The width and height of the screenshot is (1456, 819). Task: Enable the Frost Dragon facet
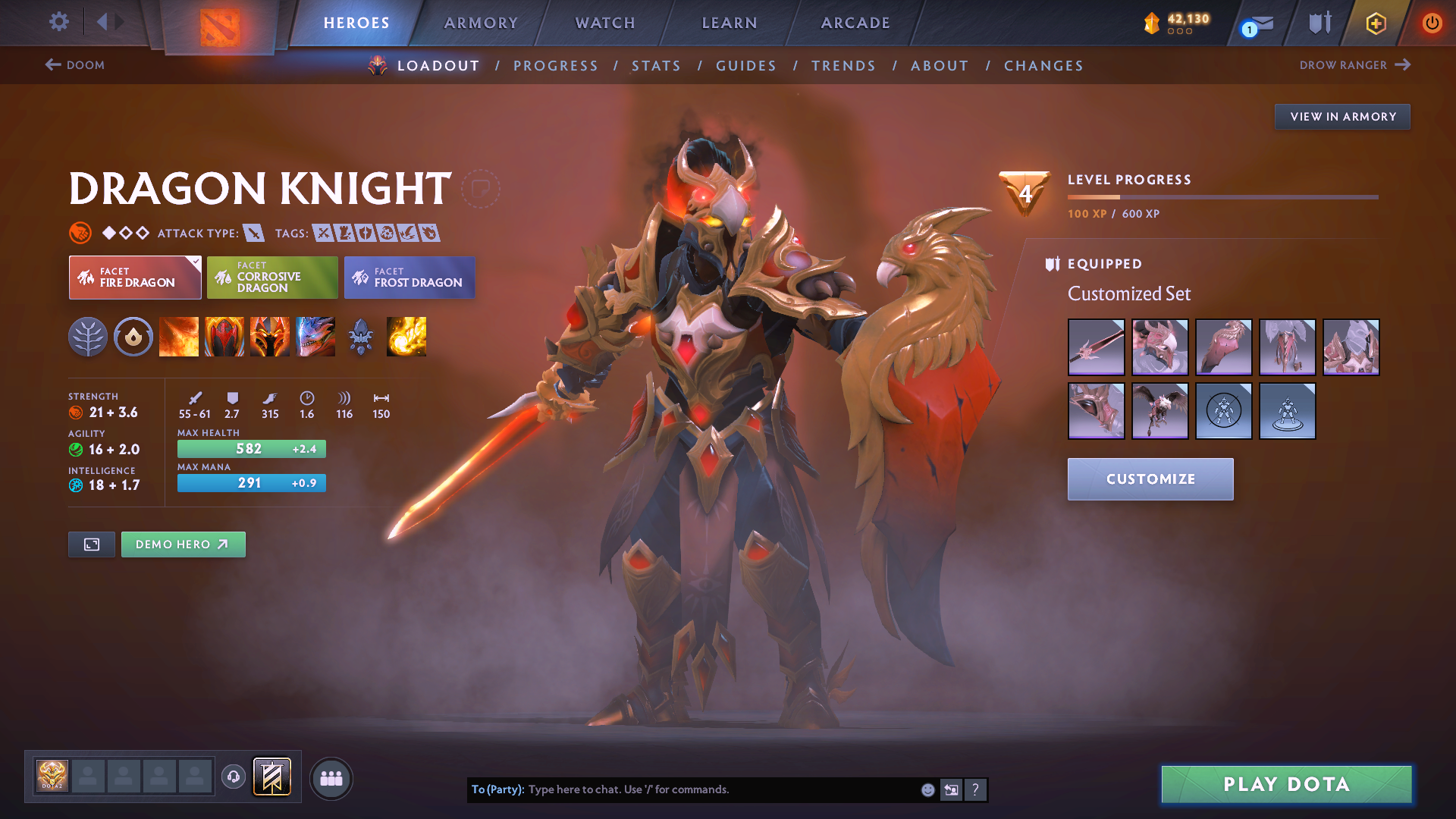click(409, 278)
